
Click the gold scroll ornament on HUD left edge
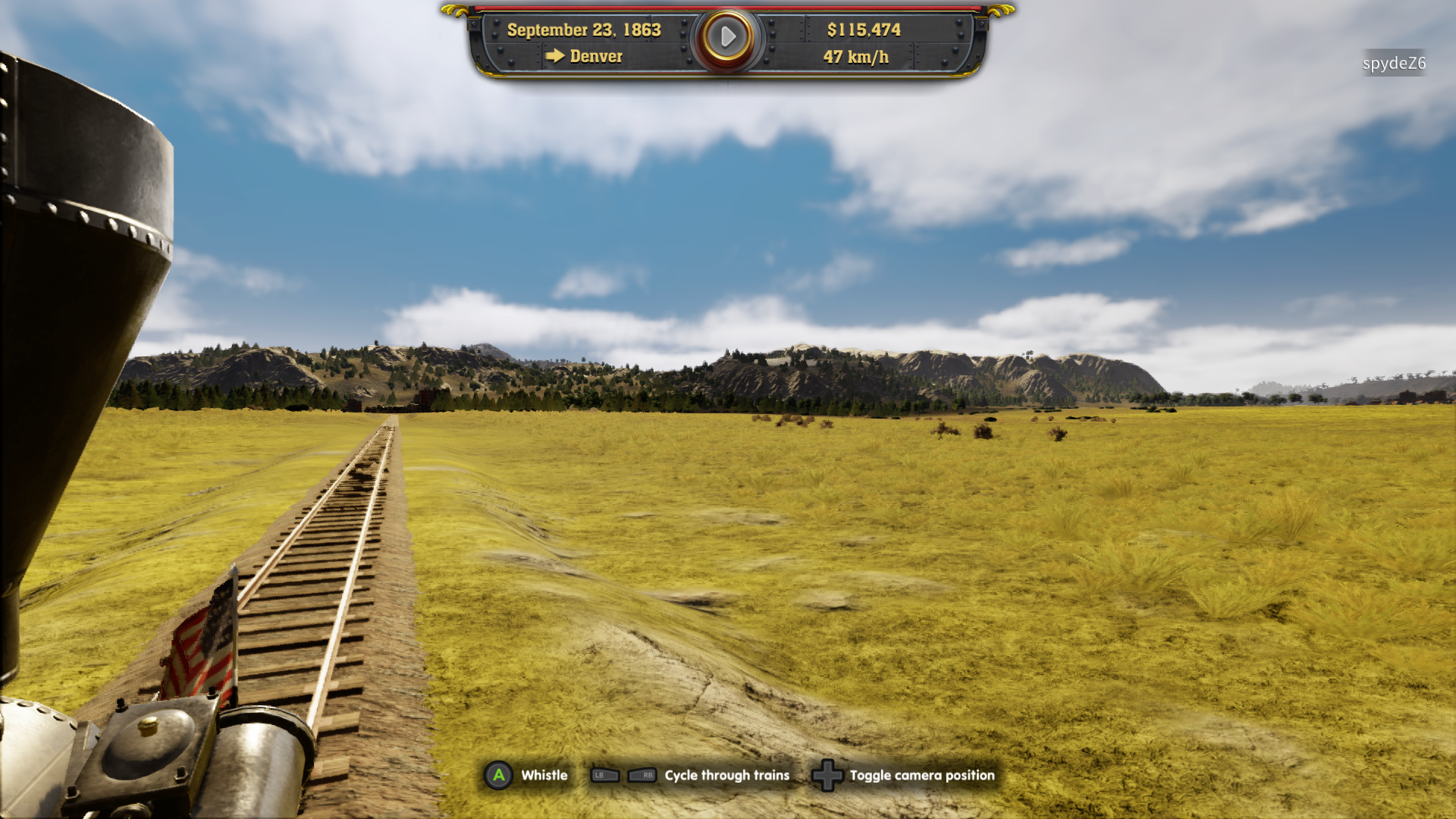455,11
